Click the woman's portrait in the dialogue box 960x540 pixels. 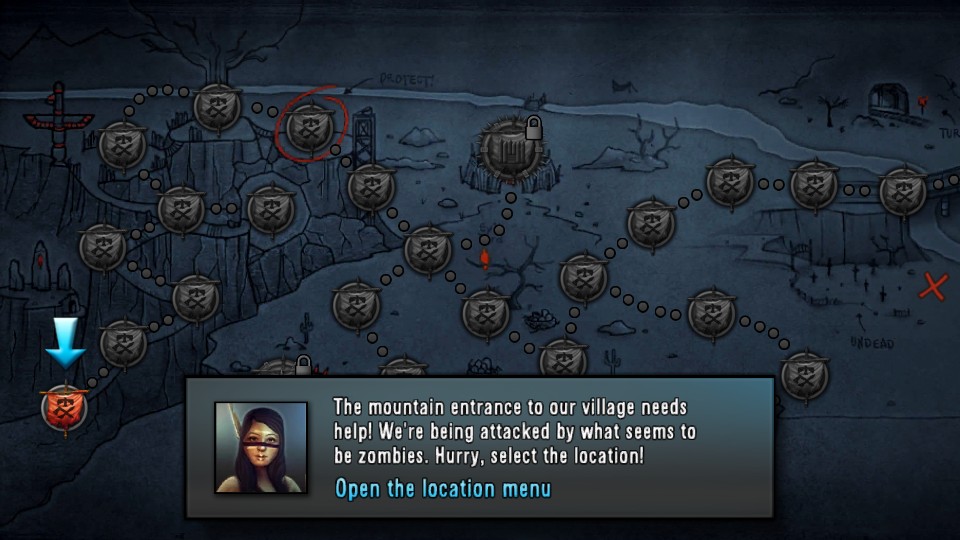[261, 447]
